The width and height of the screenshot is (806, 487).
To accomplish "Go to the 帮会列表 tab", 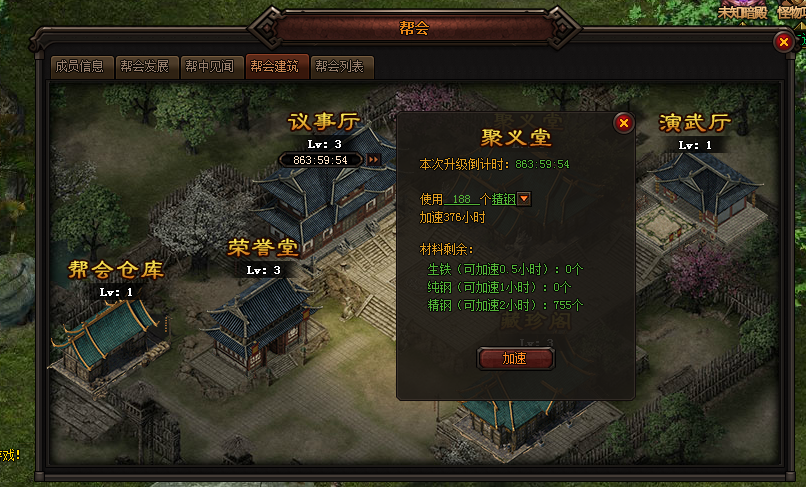I will [341, 67].
